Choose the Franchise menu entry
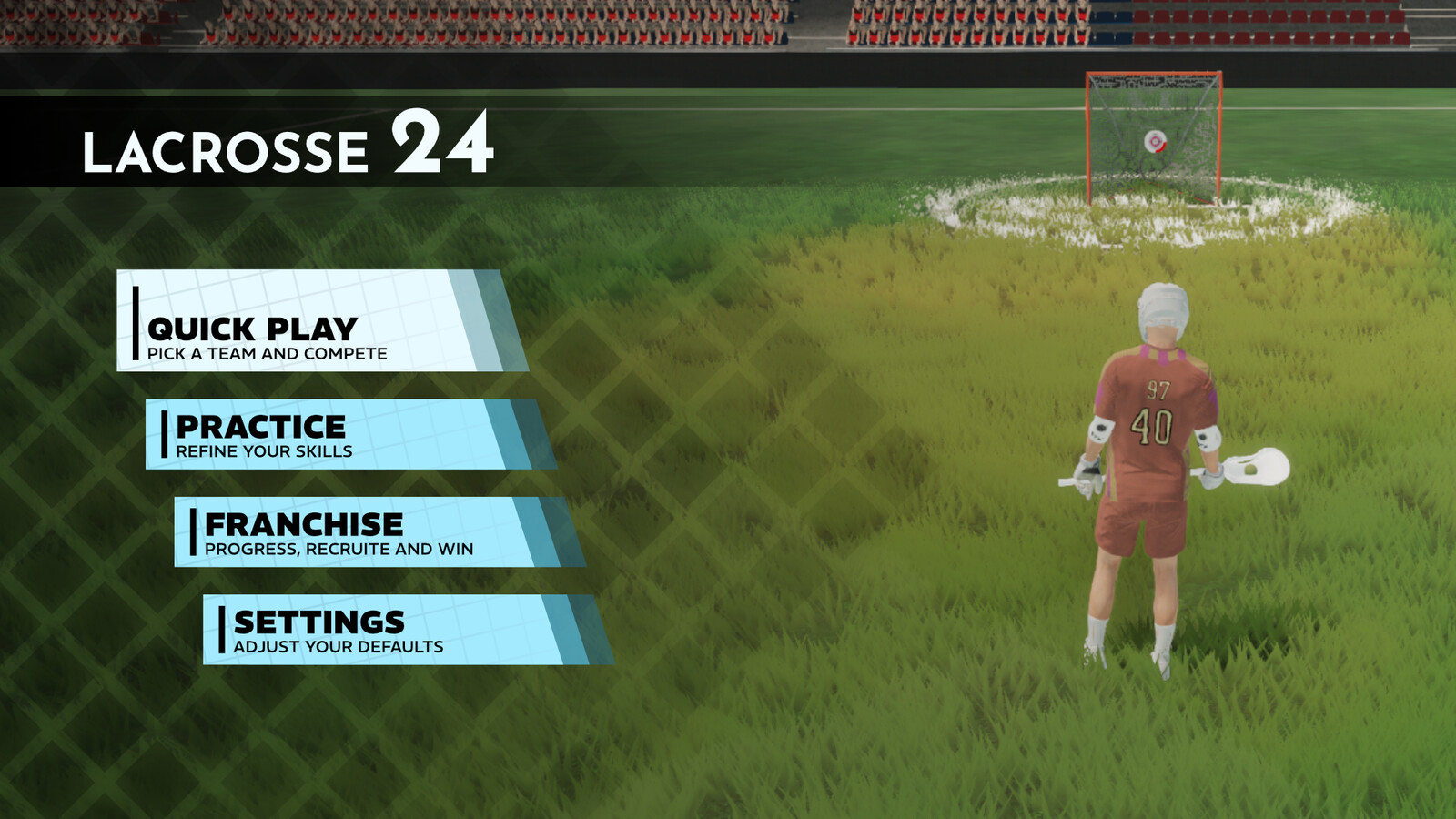Screen dimensions: 1456x819 point(364,531)
